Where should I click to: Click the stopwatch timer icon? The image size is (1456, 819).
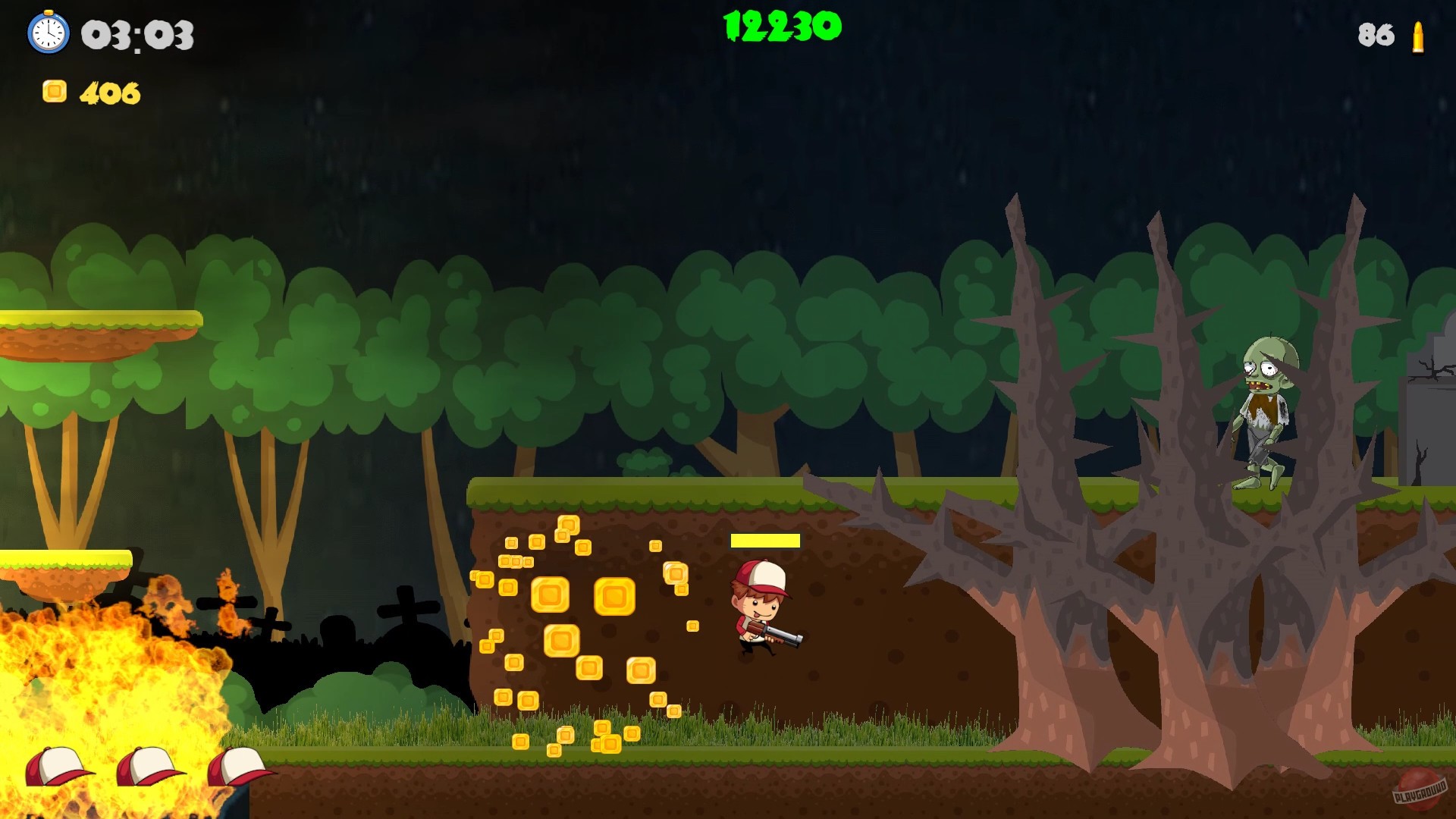tap(49, 33)
